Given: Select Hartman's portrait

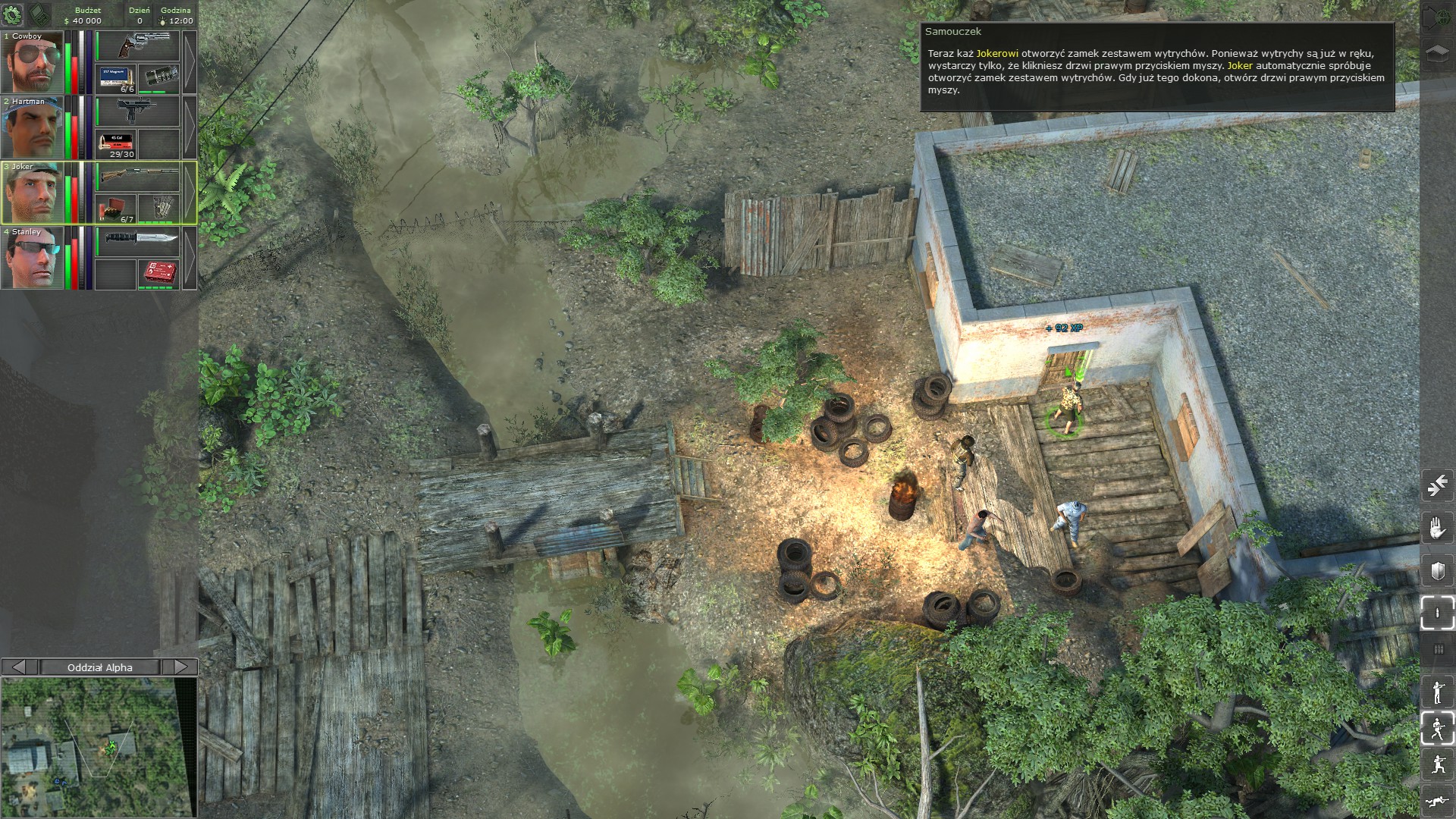Looking at the screenshot, I should [x=32, y=128].
